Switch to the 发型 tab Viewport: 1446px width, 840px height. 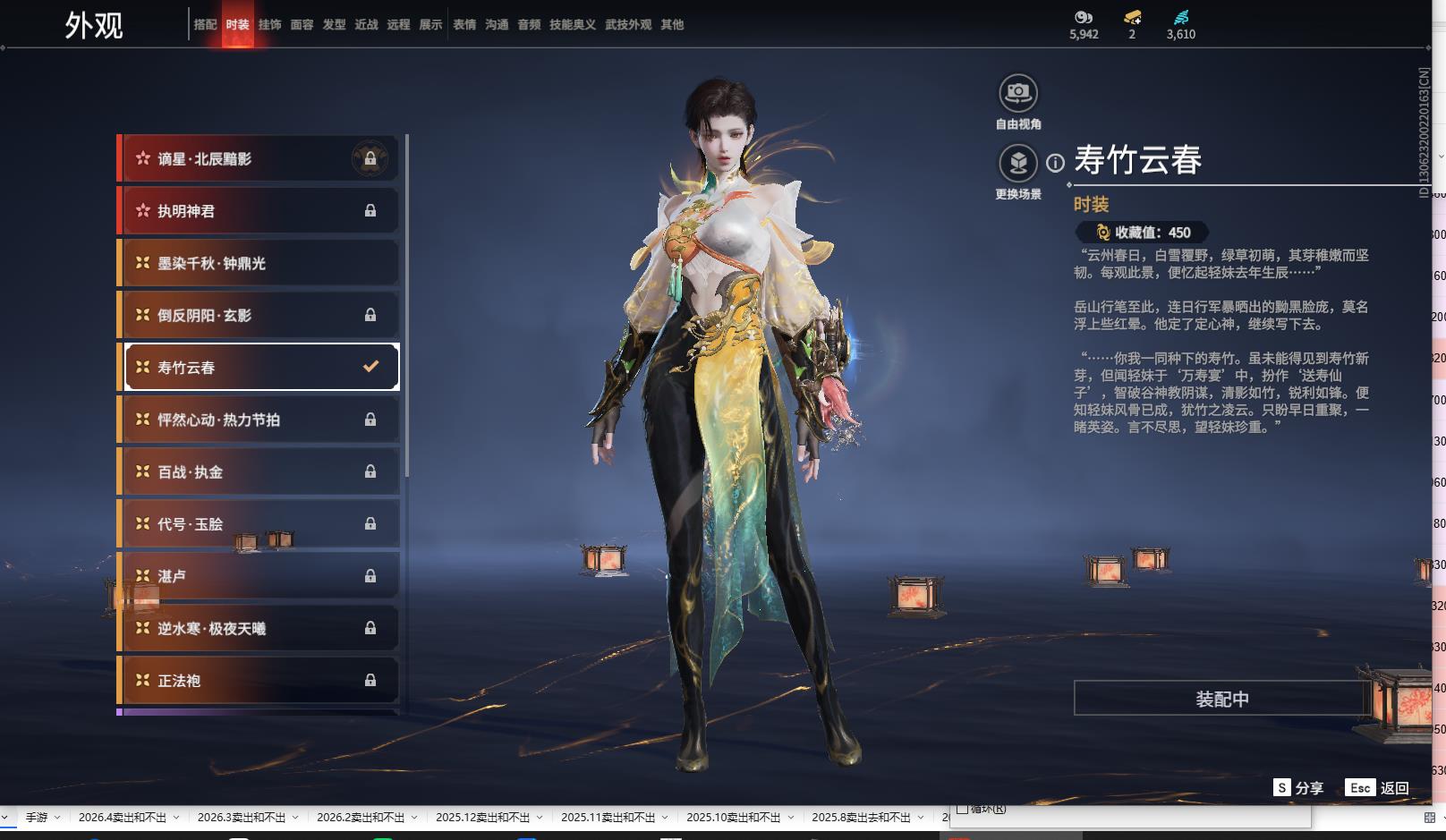coord(334,25)
